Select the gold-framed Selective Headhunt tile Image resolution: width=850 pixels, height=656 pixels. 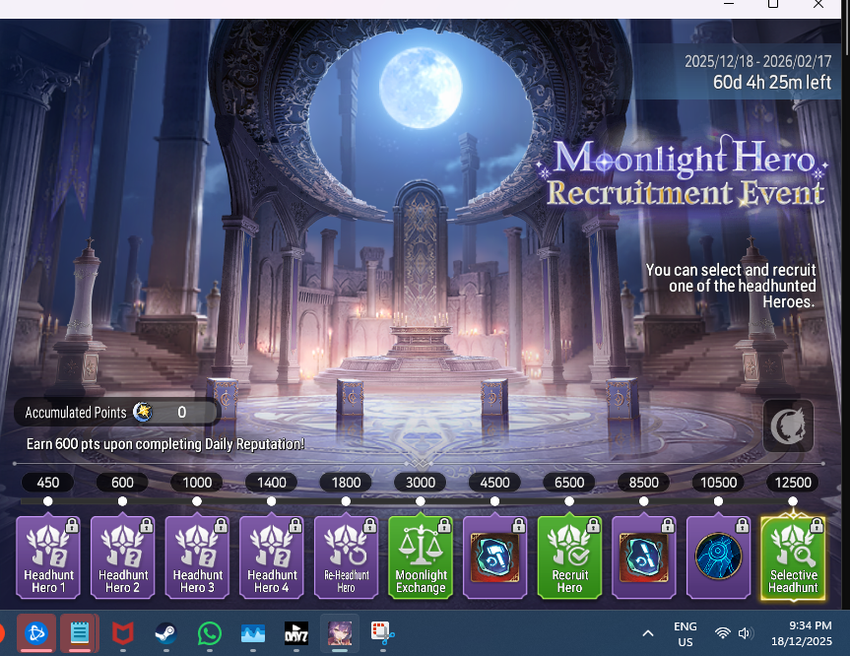(793, 558)
